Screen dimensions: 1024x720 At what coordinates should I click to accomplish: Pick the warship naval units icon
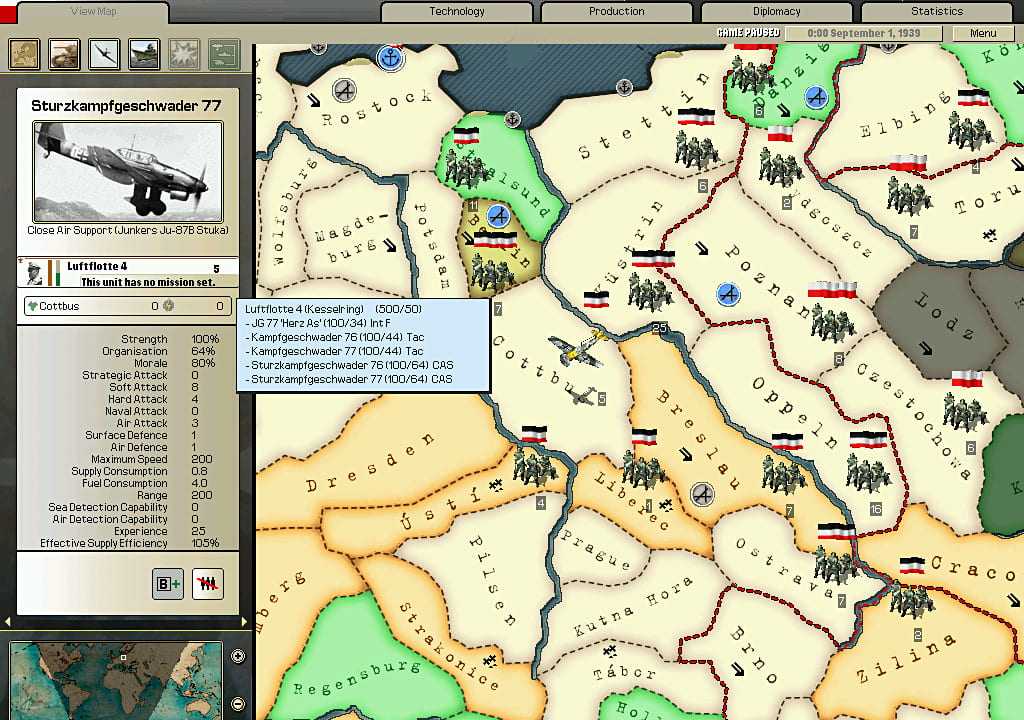click(144, 53)
